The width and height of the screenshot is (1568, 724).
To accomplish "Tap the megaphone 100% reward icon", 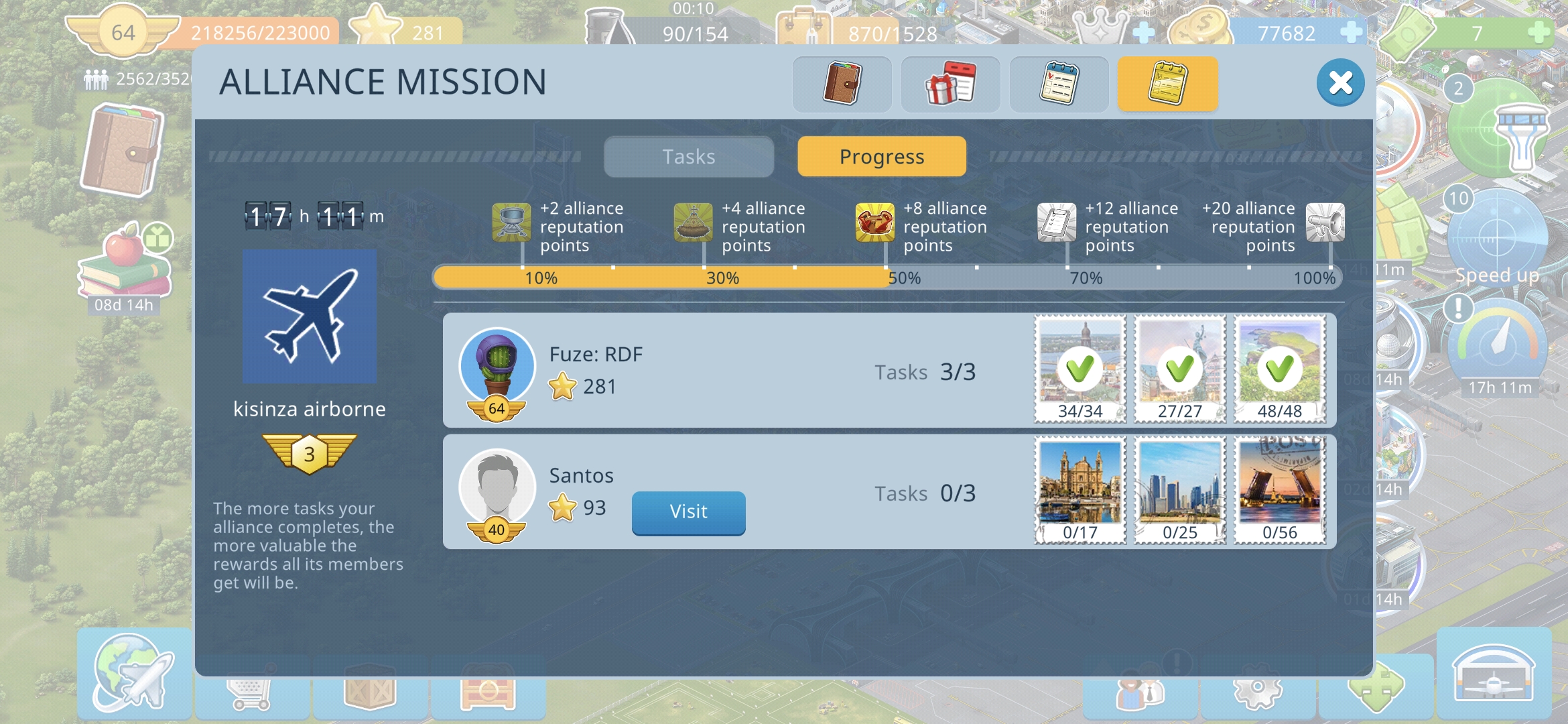I will (1325, 223).
